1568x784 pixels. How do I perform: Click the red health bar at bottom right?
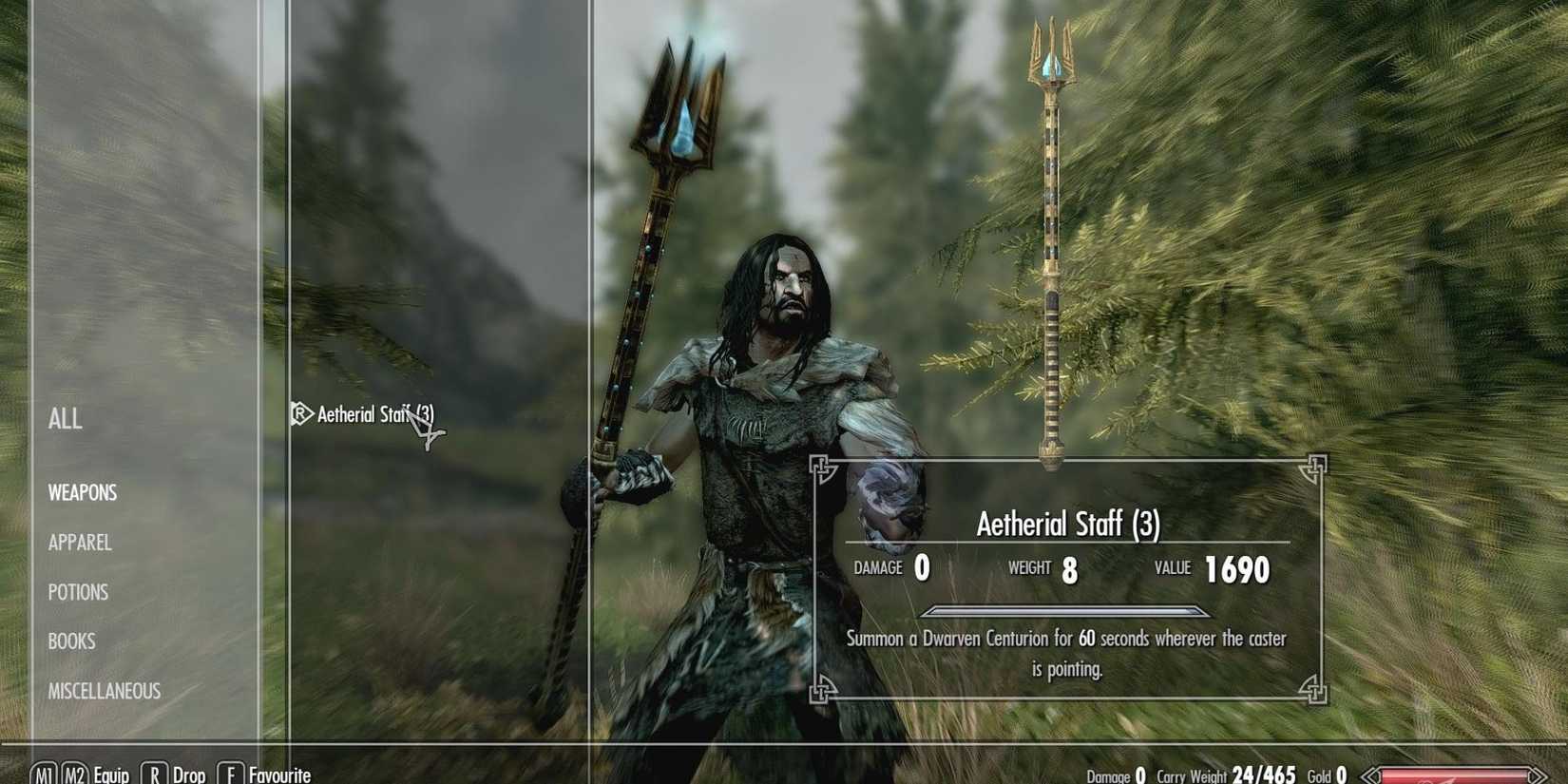(x=1454, y=777)
